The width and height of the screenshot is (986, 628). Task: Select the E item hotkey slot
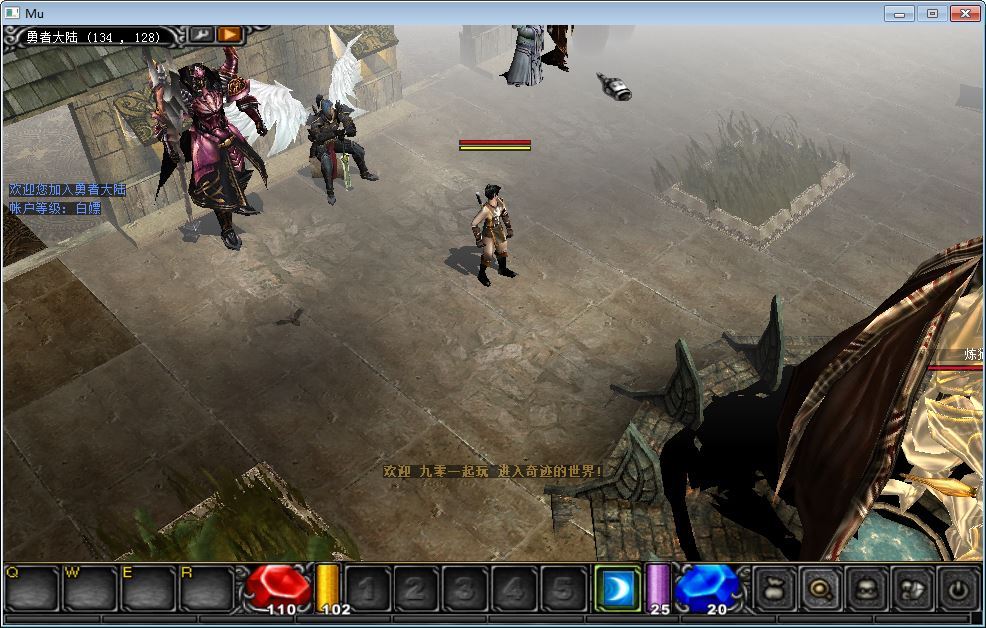click(148, 588)
